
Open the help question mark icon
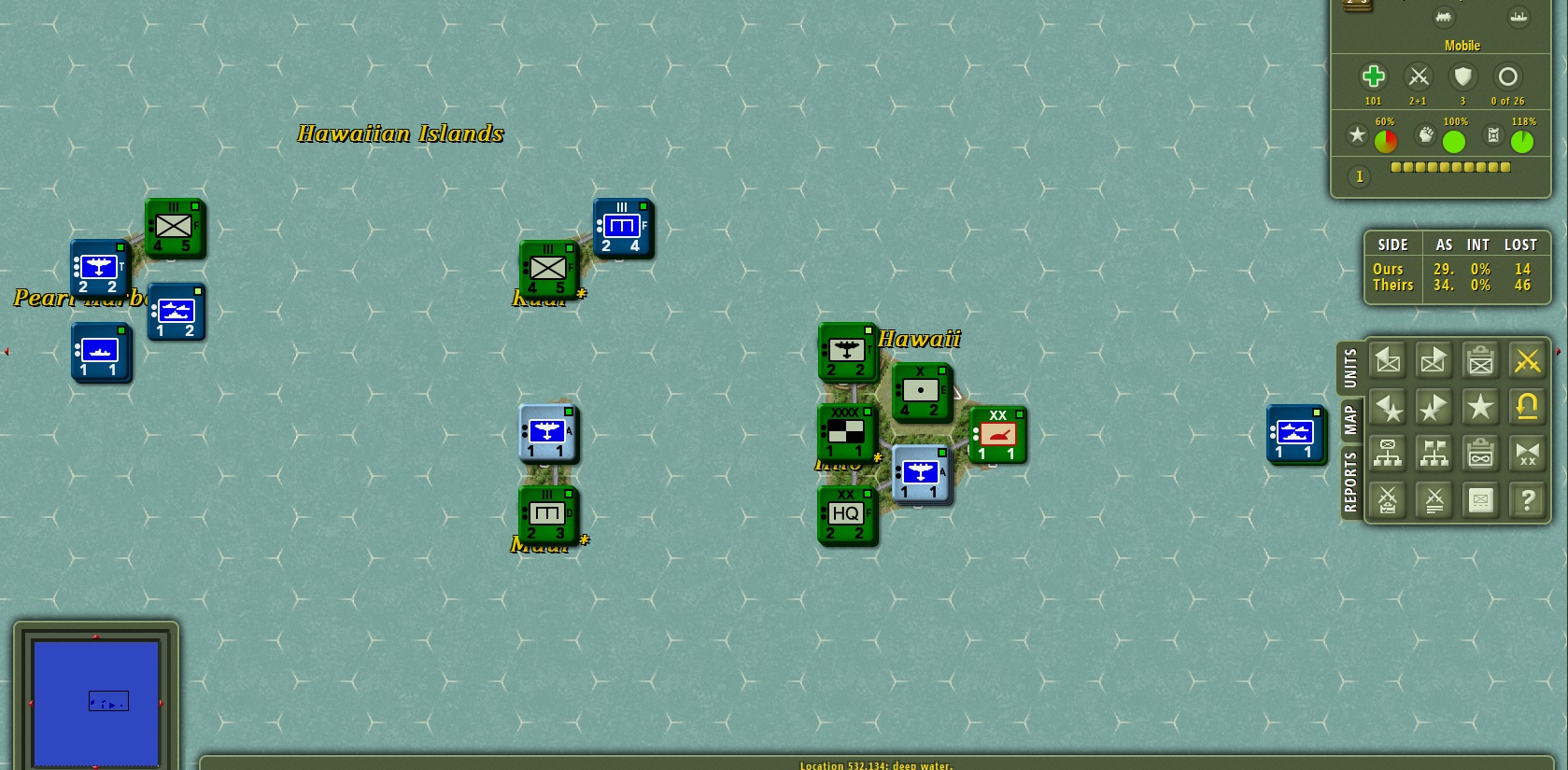tap(1528, 500)
